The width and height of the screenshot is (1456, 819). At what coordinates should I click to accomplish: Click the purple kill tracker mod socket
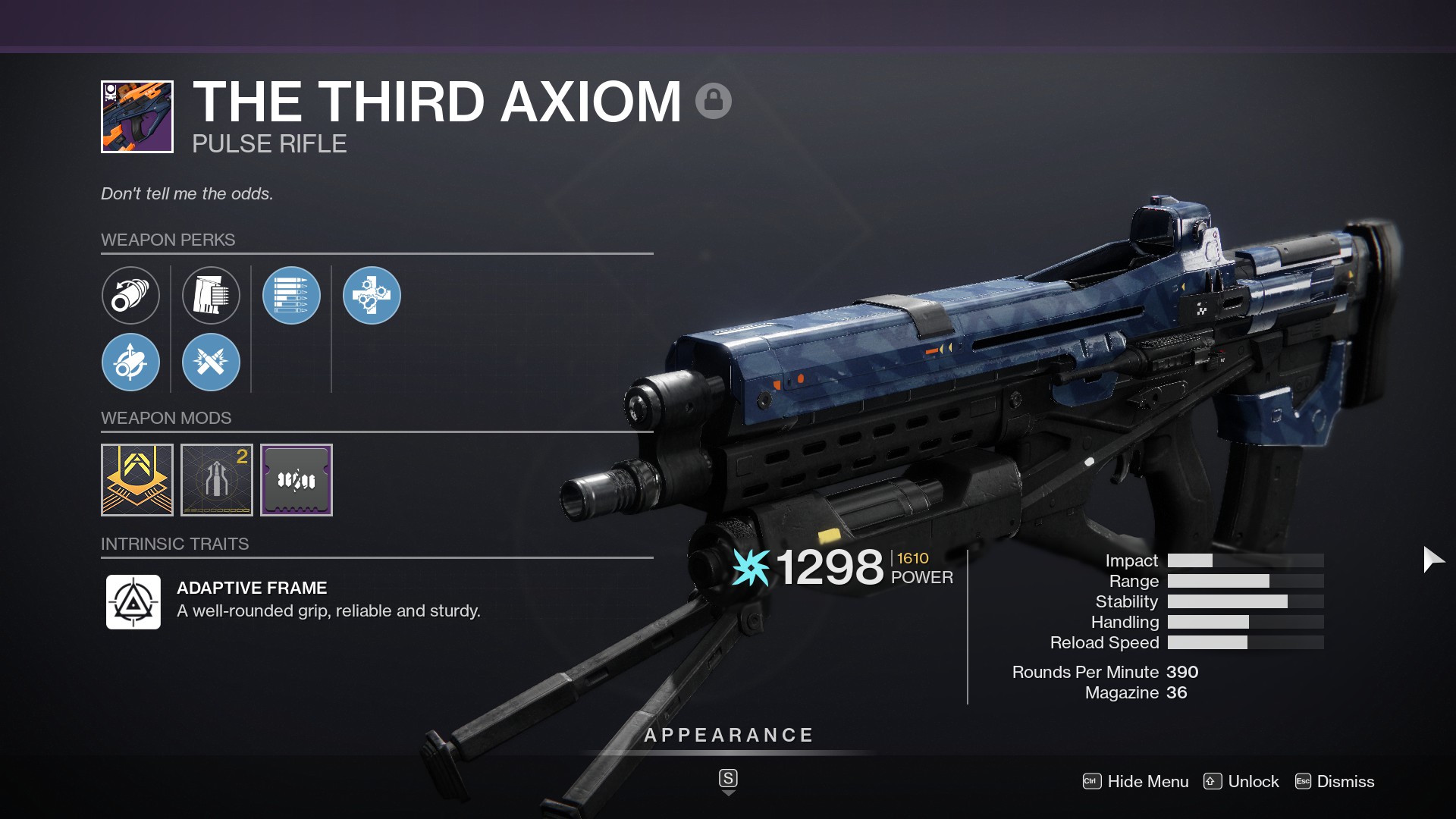click(x=296, y=479)
